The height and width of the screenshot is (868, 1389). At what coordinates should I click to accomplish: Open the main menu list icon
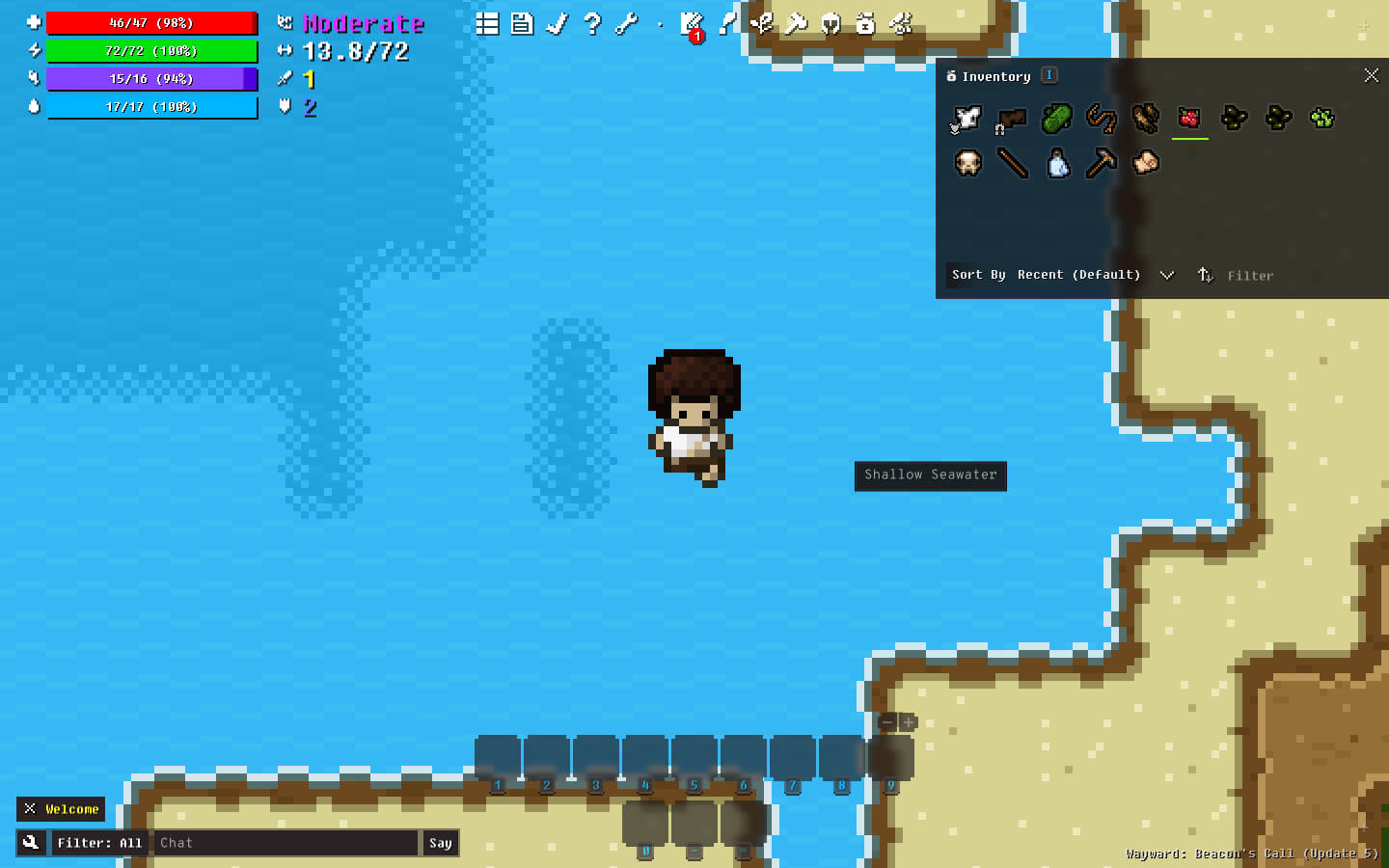point(487,24)
